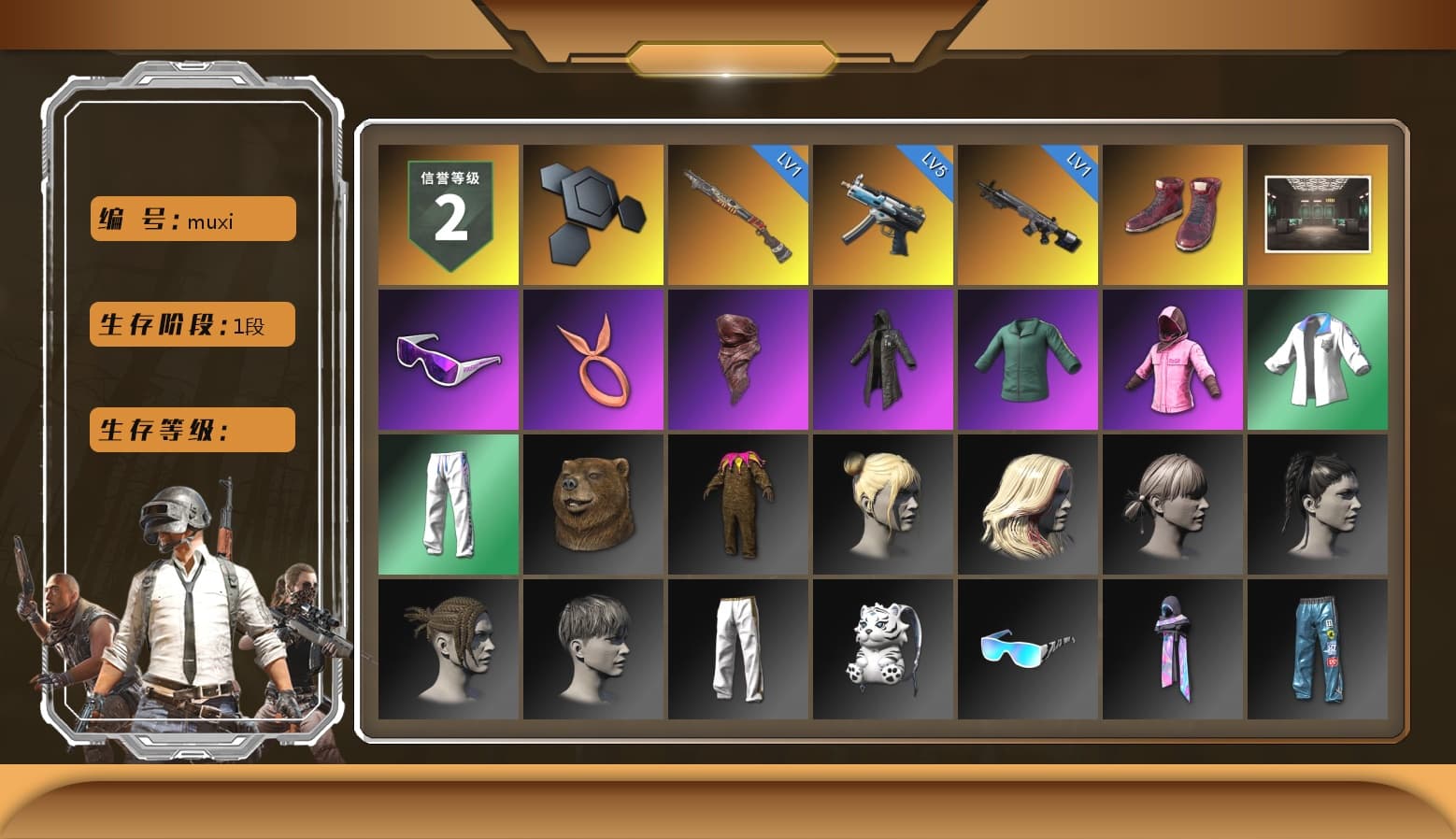Click the LV1 marksman rifle skin

click(1028, 213)
